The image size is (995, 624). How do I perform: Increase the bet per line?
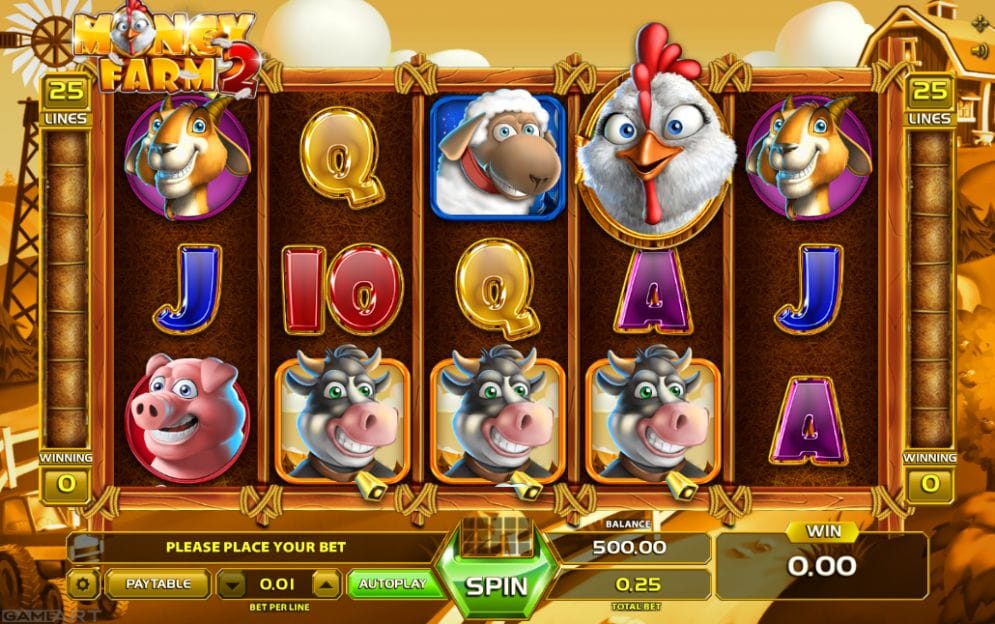[327, 584]
